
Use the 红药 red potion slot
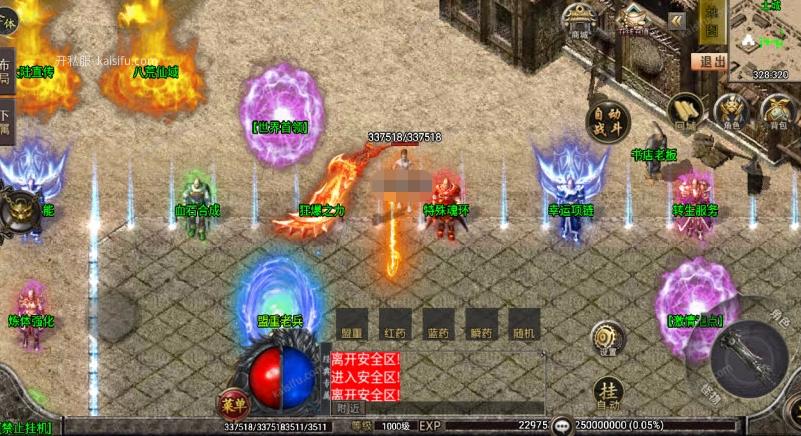click(x=395, y=323)
